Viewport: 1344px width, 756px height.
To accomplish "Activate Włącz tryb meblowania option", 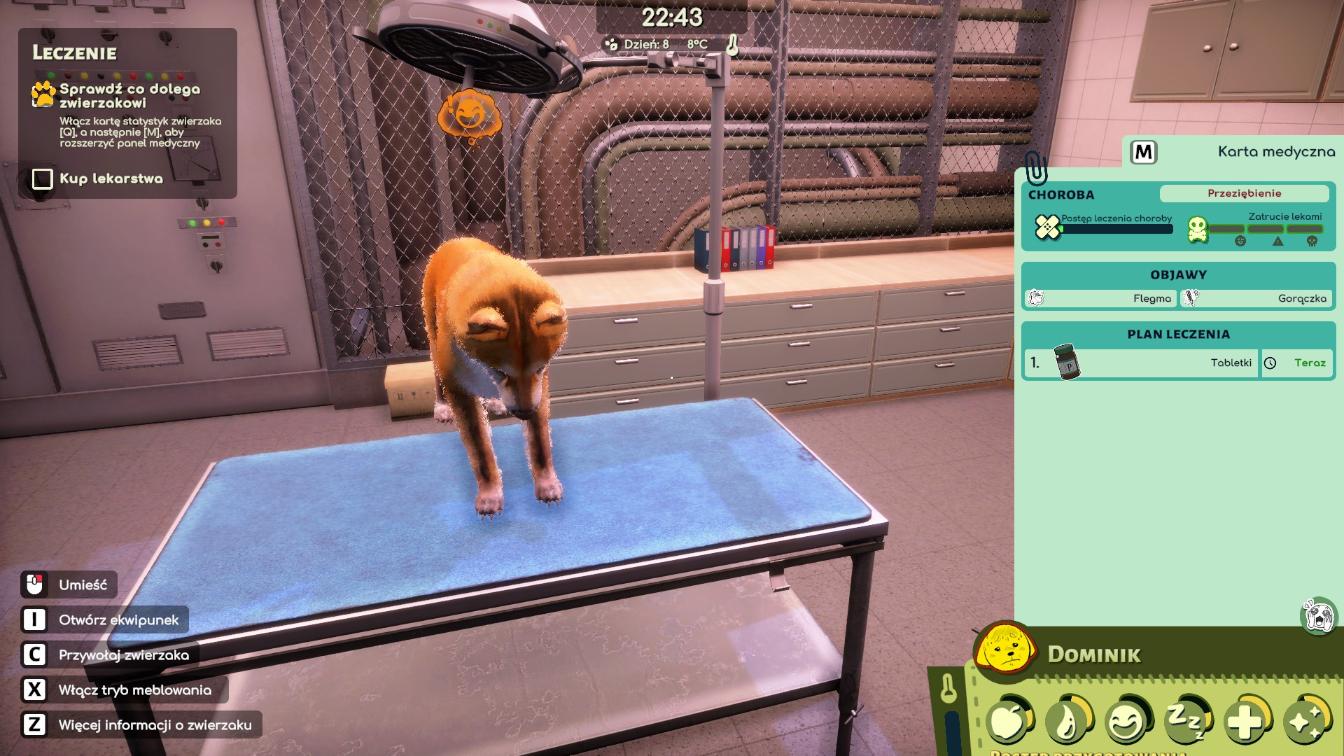I will click(x=134, y=690).
